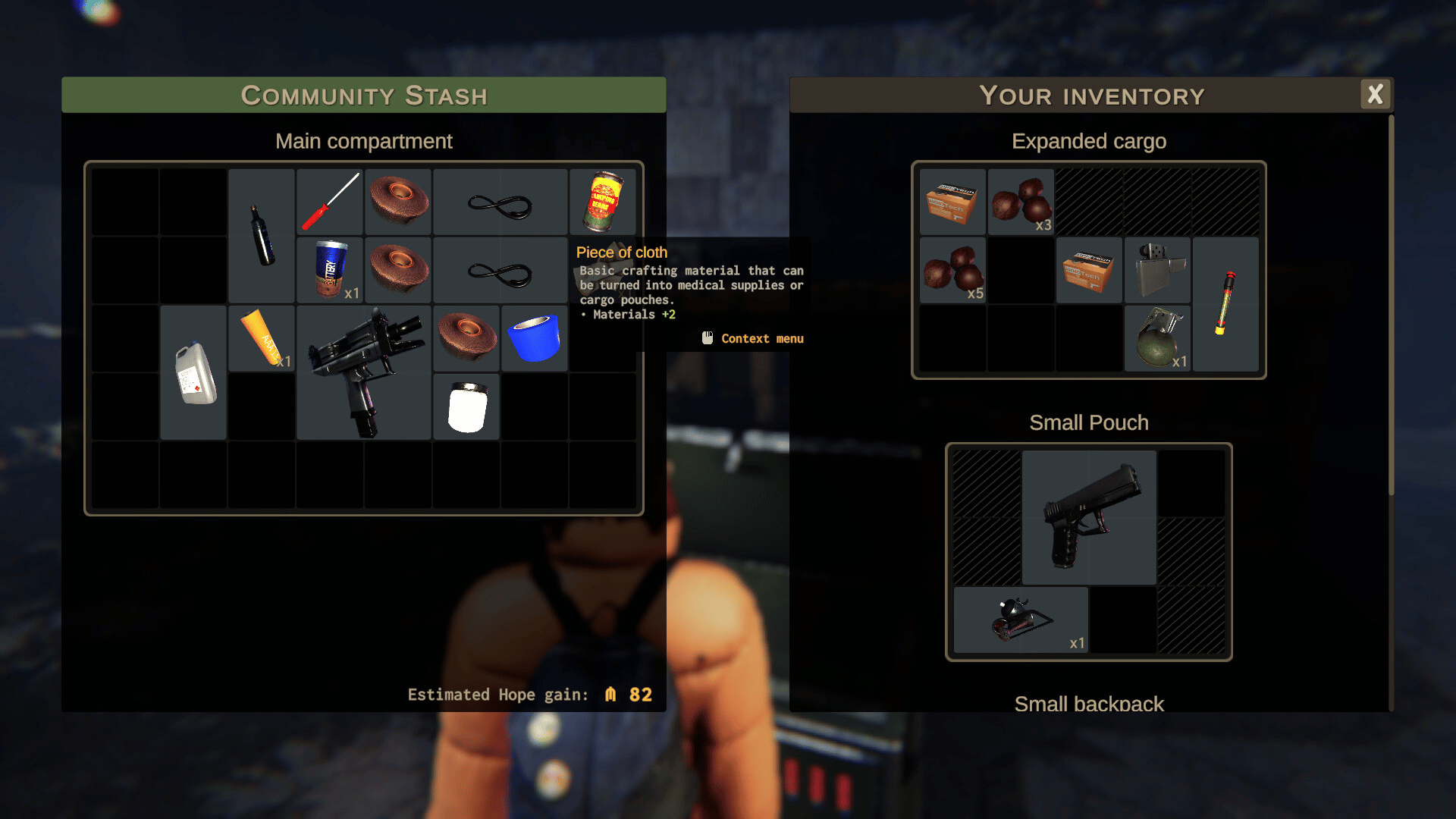Select the submachine gun in stash
Screen dimensions: 1456x819
pos(364,372)
